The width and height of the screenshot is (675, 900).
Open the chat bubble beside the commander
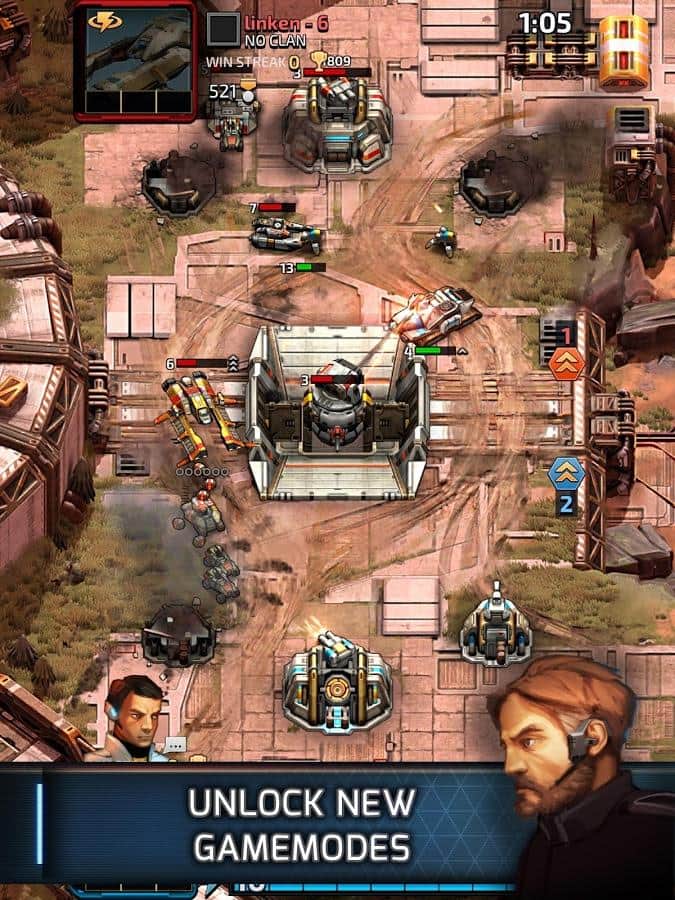(x=176, y=745)
